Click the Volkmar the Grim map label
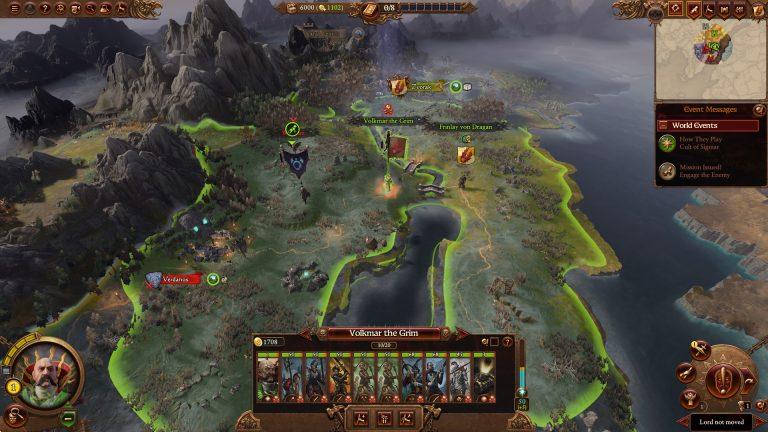The height and width of the screenshot is (432, 768). pyautogui.click(x=386, y=120)
